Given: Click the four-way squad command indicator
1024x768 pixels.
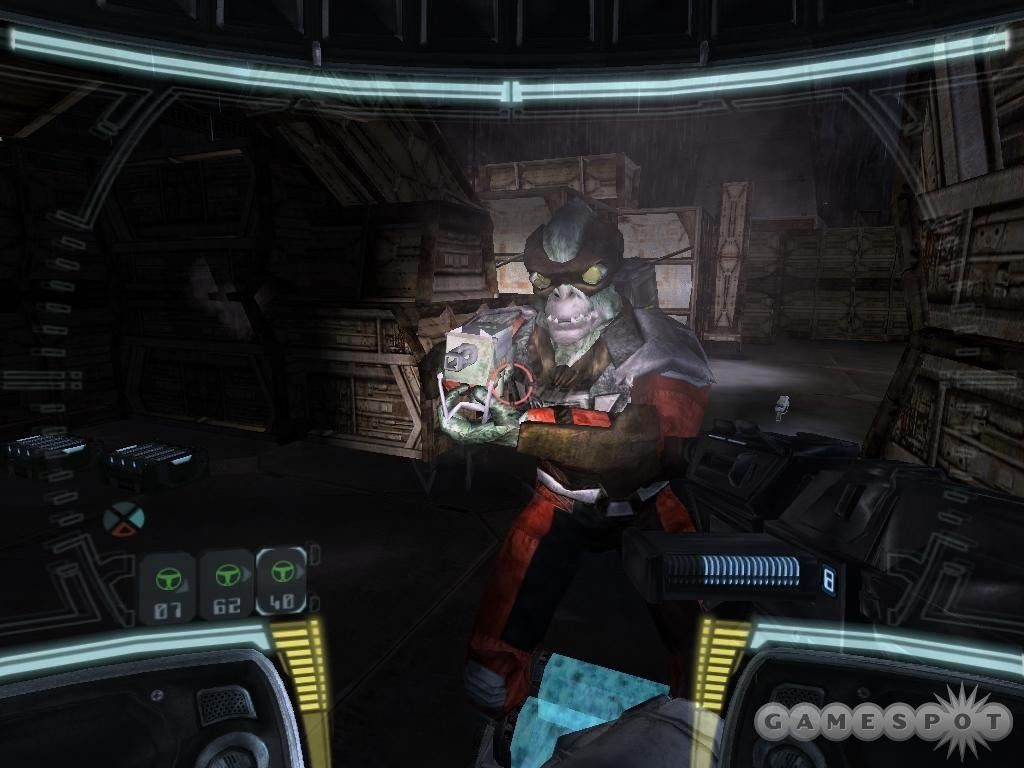Looking at the screenshot, I should pos(124,518).
